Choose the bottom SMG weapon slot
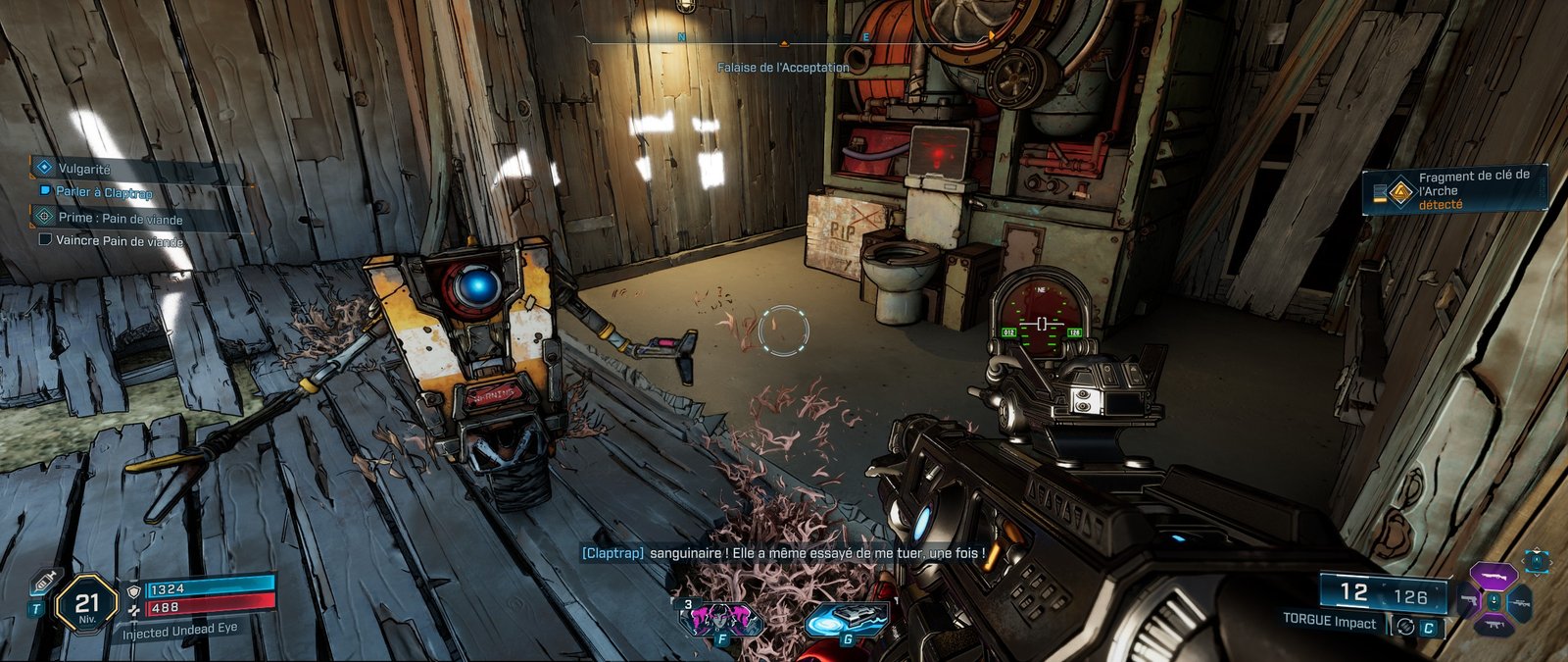This screenshot has width=1568, height=662. pyautogui.click(x=1494, y=625)
